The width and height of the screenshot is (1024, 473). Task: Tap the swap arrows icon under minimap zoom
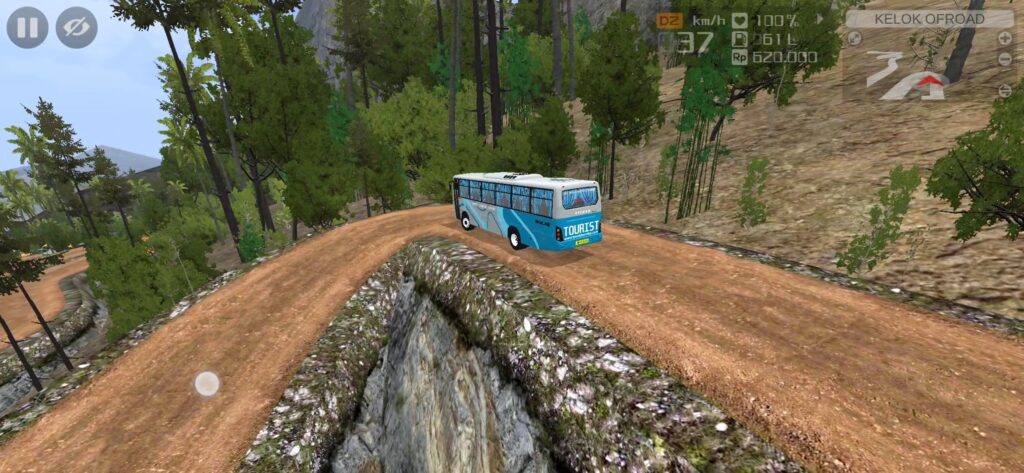[x=1004, y=89]
